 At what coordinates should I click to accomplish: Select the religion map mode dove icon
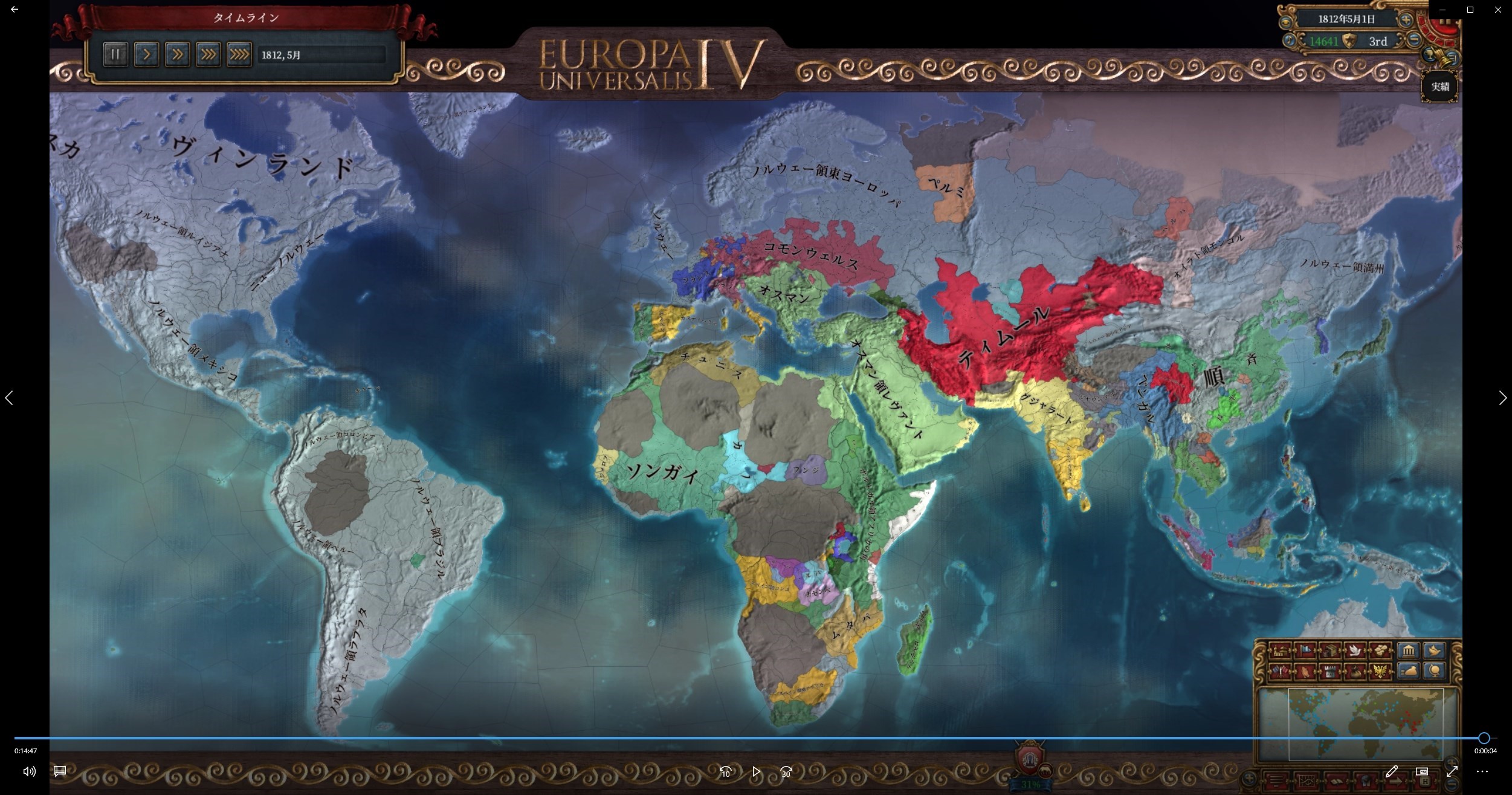[1355, 650]
